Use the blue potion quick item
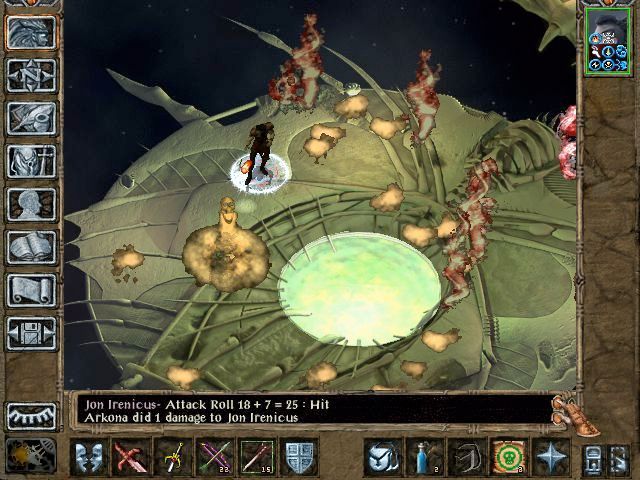 tap(425, 457)
